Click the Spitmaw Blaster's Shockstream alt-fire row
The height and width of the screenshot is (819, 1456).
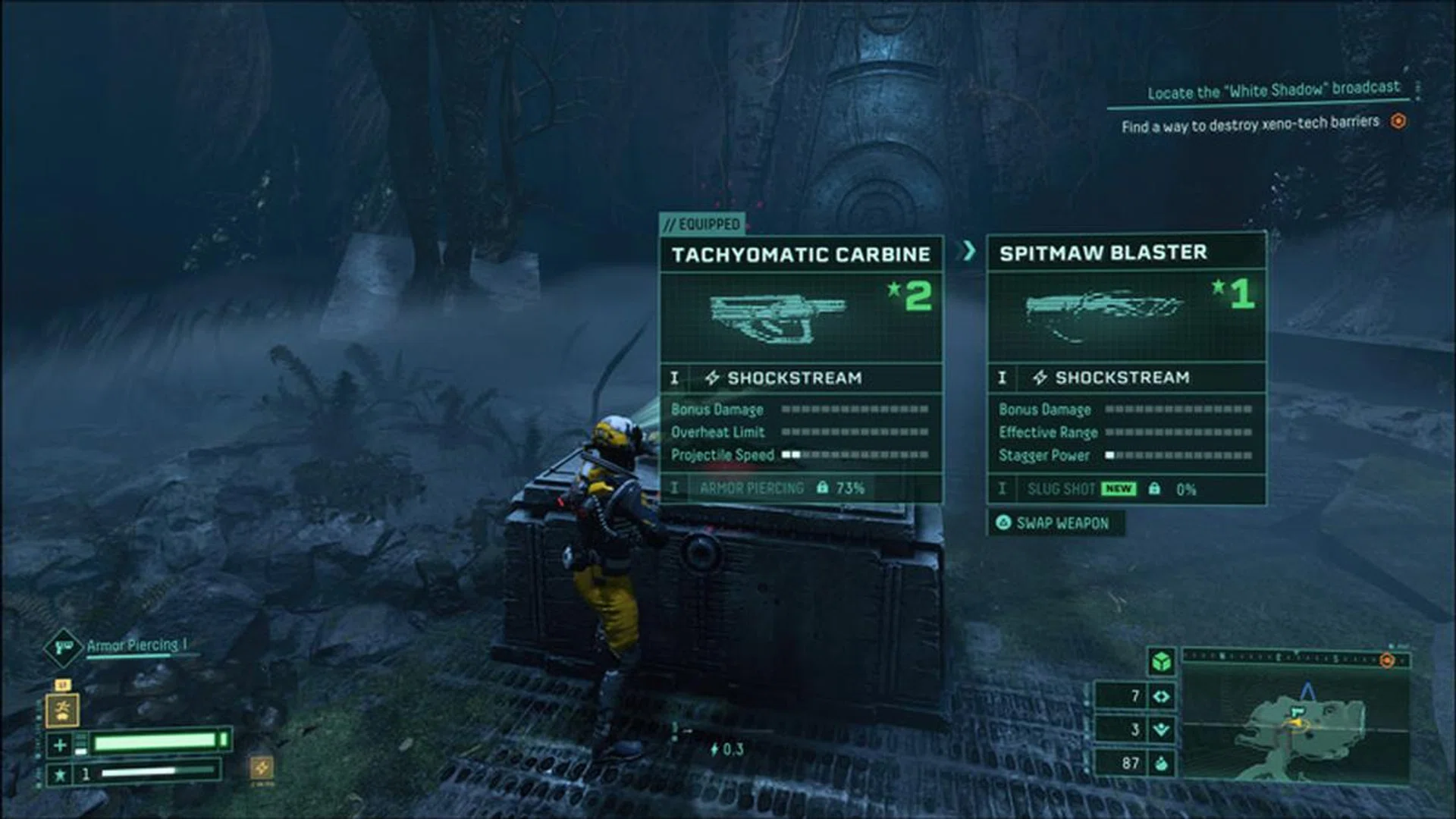point(1126,378)
